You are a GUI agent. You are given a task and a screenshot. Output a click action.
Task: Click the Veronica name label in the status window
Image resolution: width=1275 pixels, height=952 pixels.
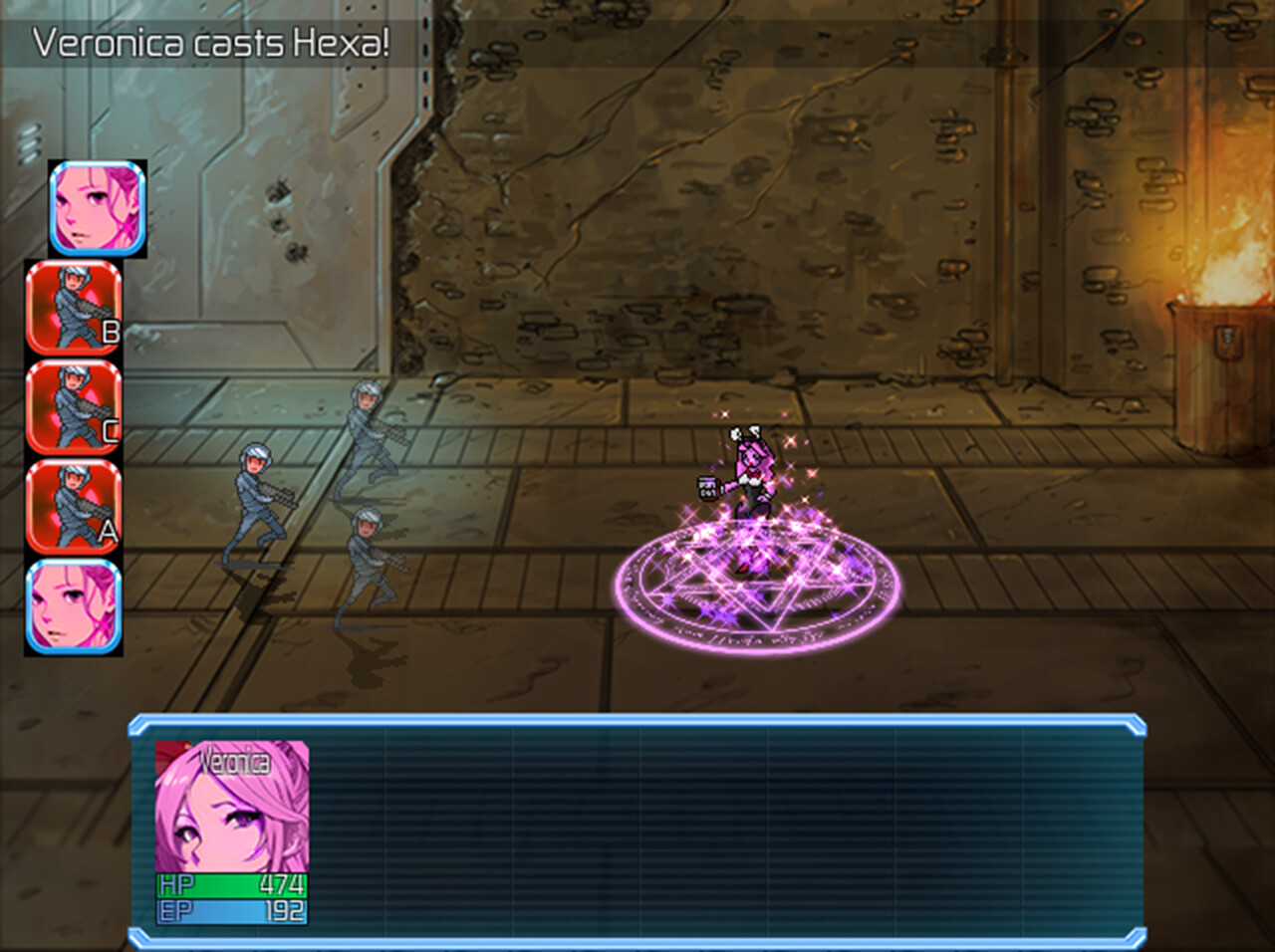coord(234,762)
